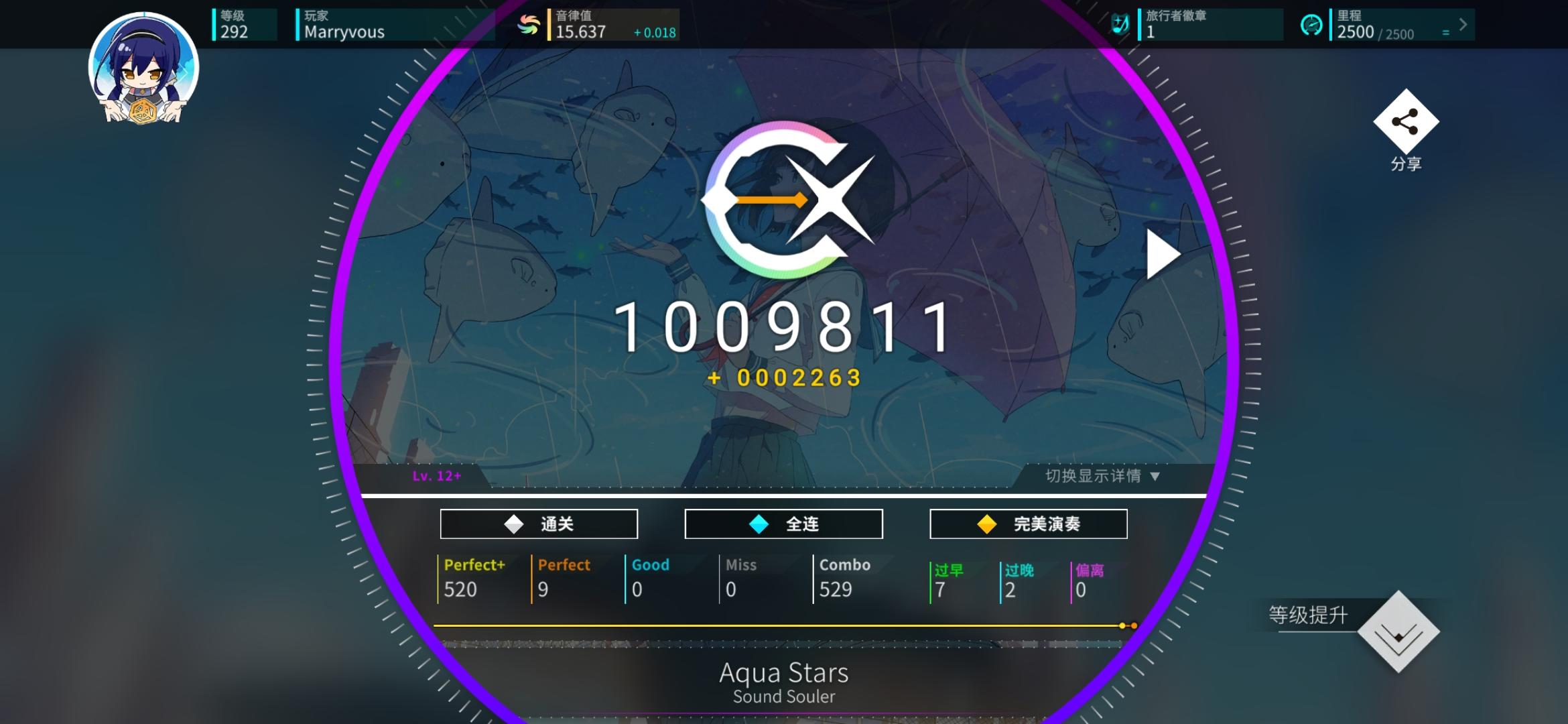Click the Aqua Stars song title

pyautogui.click(x=783, y=672)
